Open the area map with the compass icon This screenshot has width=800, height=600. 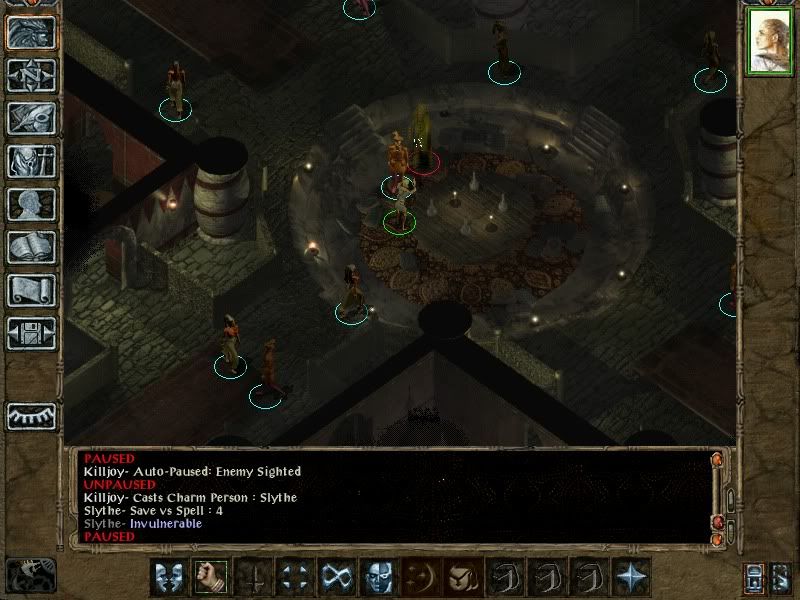[31, 75]
